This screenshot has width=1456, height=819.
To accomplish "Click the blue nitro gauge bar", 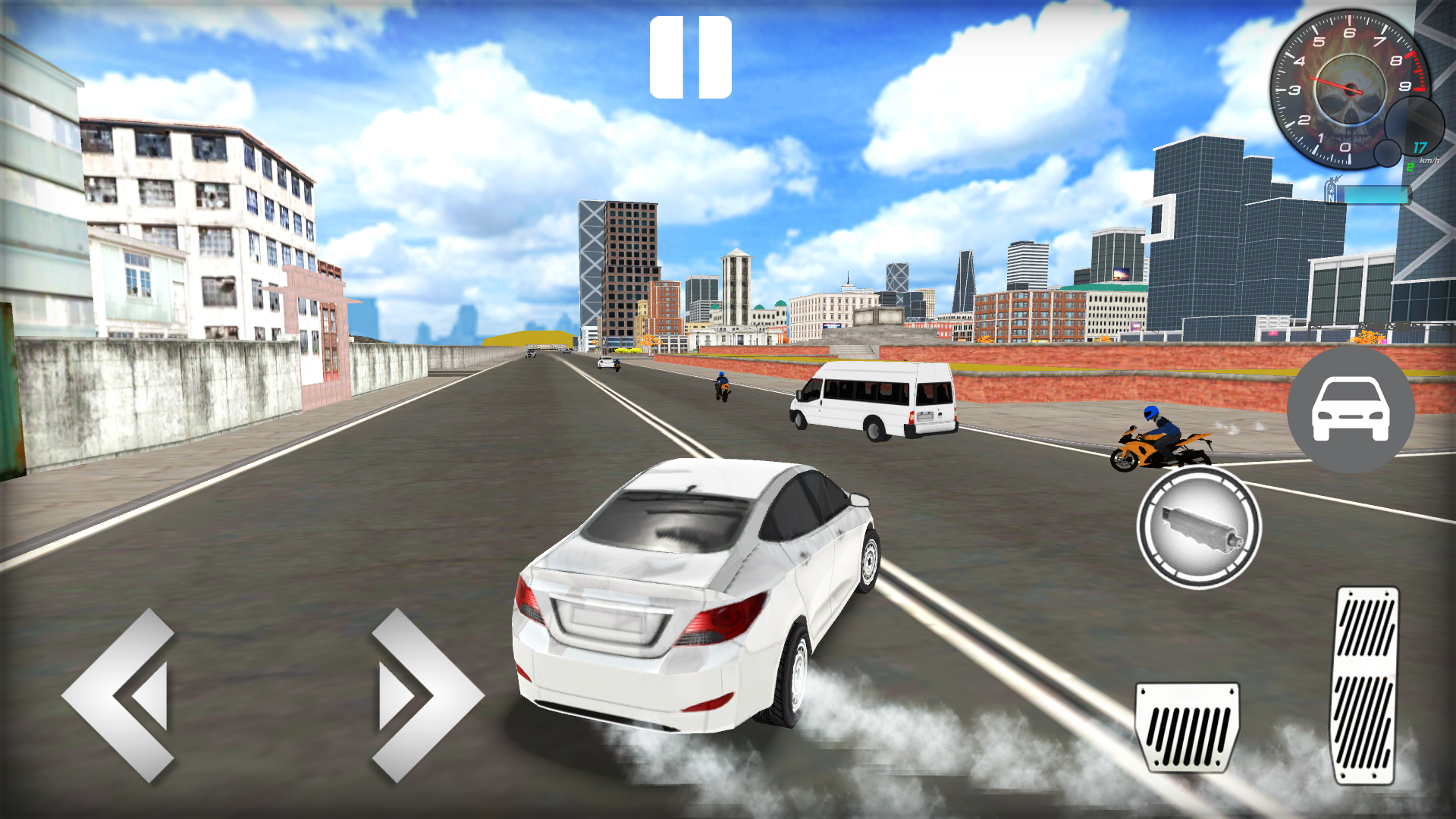I will [x=1376, y=195].
